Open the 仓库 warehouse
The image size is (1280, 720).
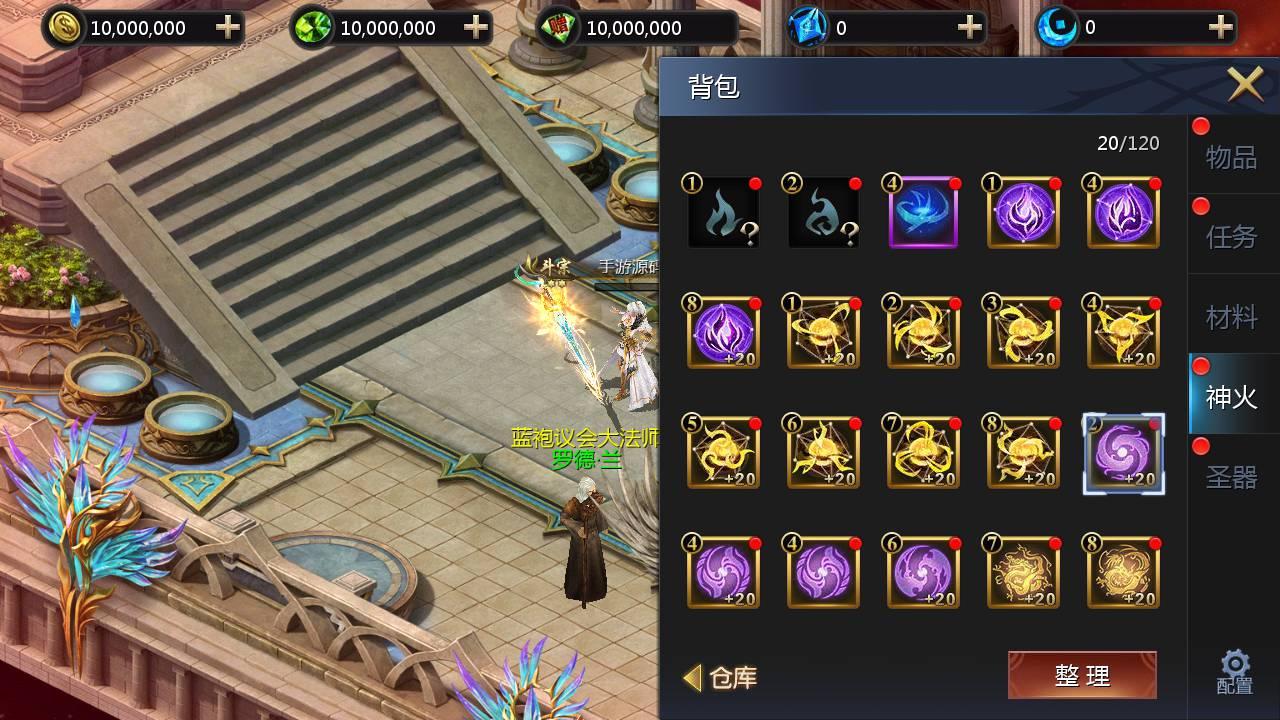(722, 678)
